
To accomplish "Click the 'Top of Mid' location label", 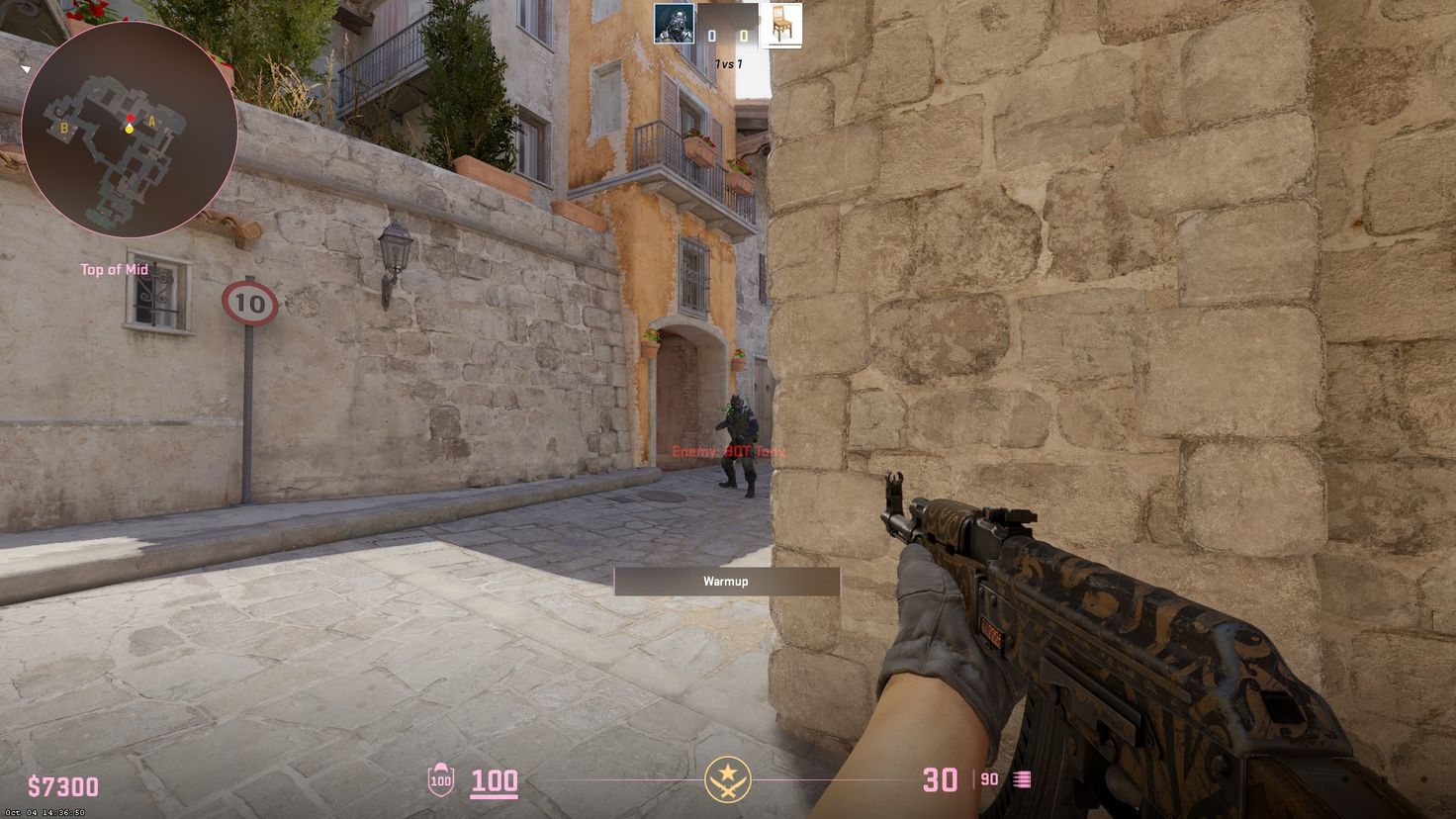I will tap(114, 269).
